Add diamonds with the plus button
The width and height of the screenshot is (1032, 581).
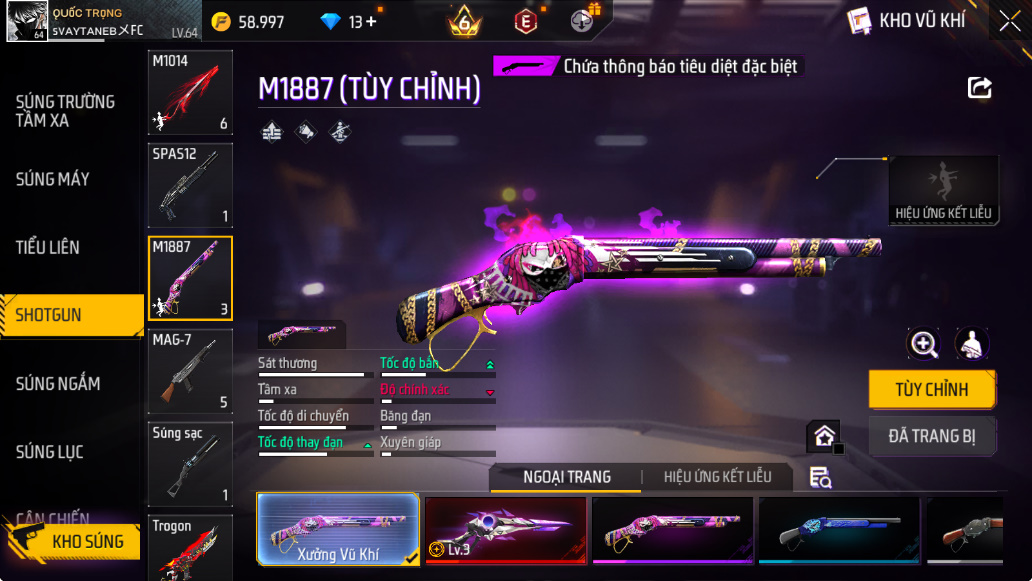coord(371,21)
